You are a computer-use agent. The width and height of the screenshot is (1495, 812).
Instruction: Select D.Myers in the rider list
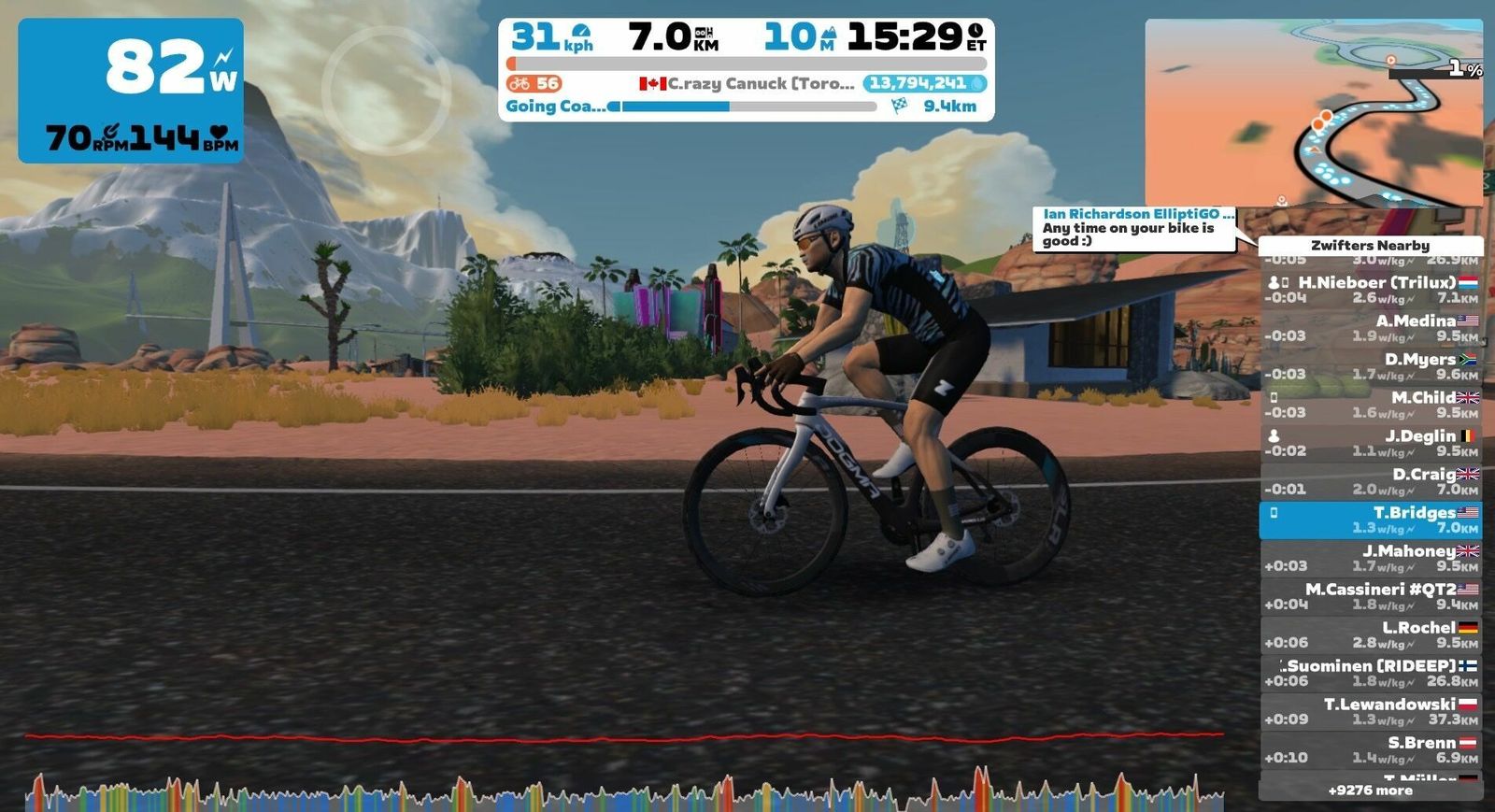coord(1370,366)
